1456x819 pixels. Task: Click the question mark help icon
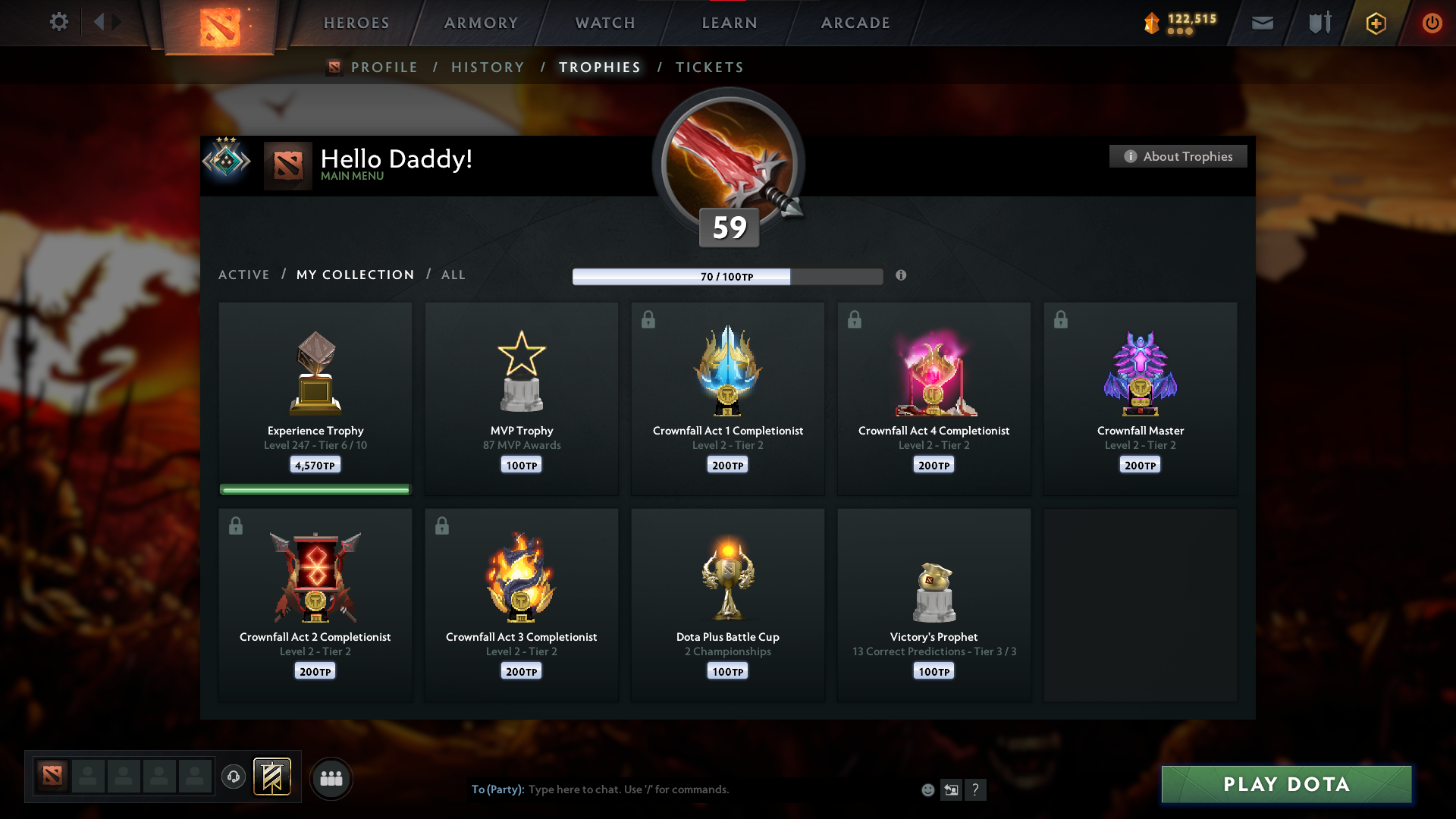tap(976, 789)
